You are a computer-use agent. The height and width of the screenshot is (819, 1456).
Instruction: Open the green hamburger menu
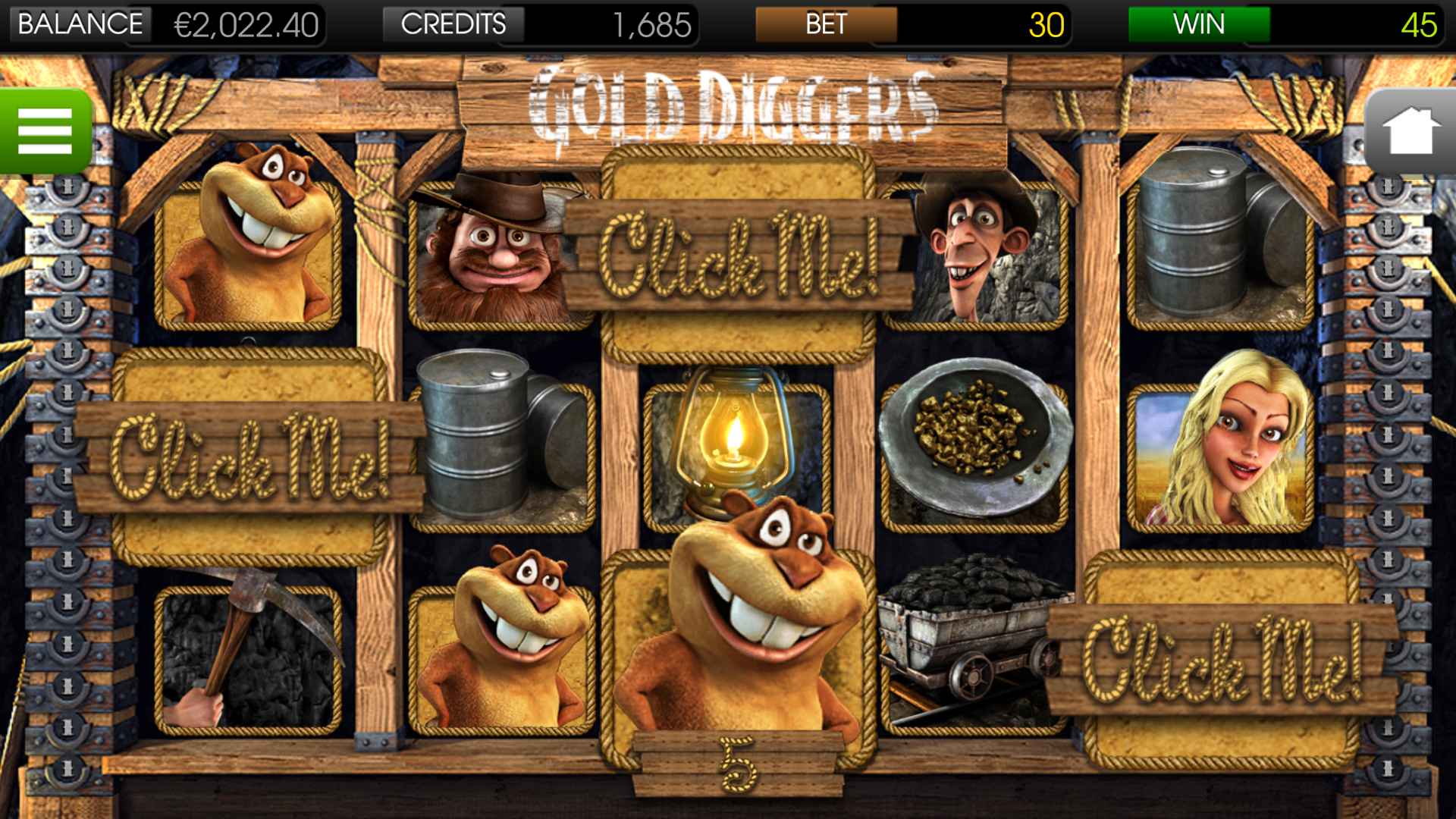click(45, 129)
